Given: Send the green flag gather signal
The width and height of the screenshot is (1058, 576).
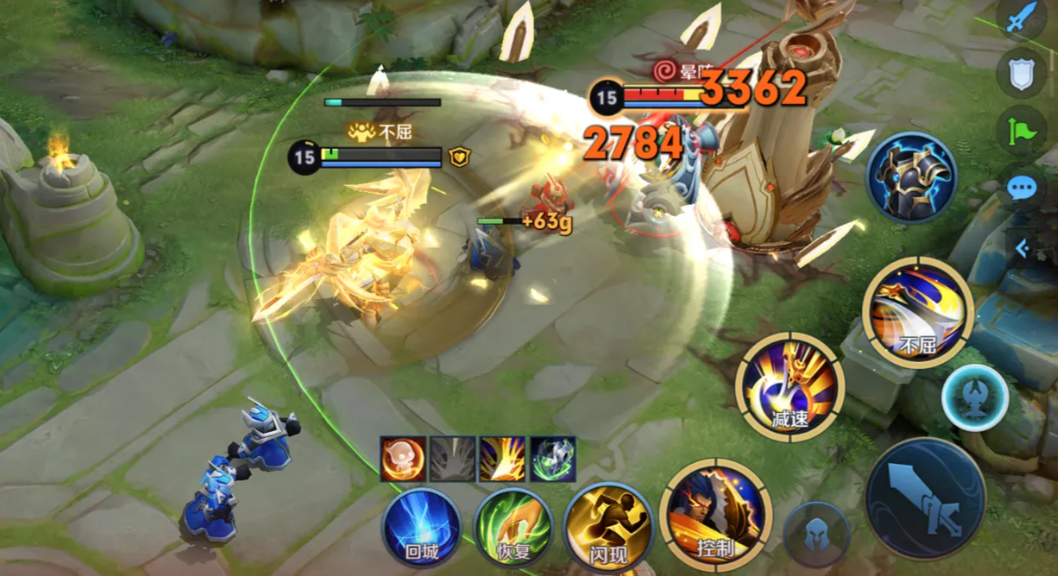Looking at the screenshot, I should point(1021,130).
